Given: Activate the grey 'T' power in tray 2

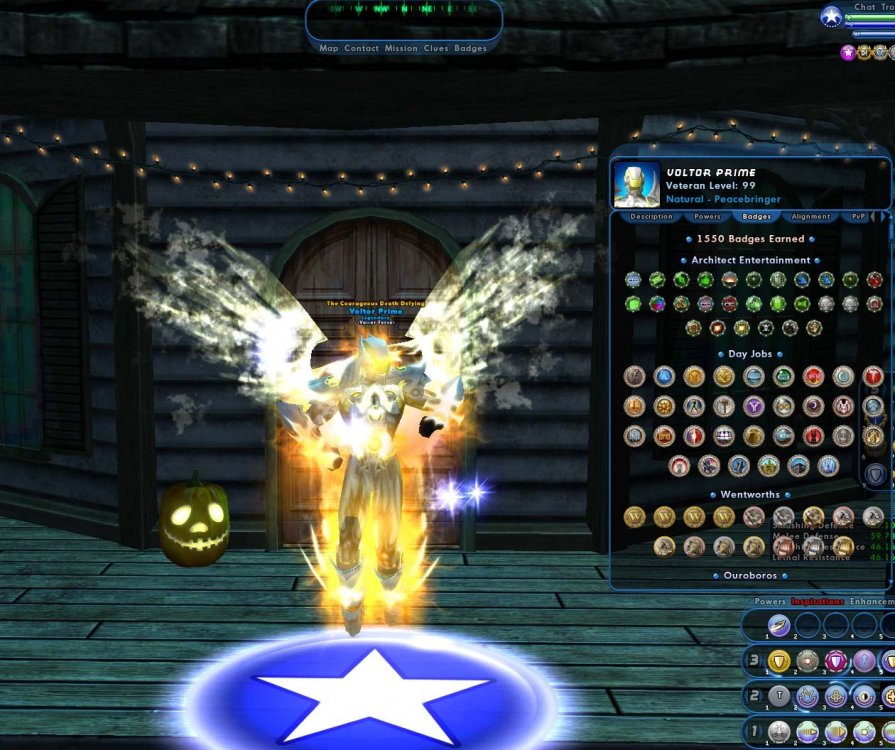Looking at the screenshot, I should coord(779,697).
